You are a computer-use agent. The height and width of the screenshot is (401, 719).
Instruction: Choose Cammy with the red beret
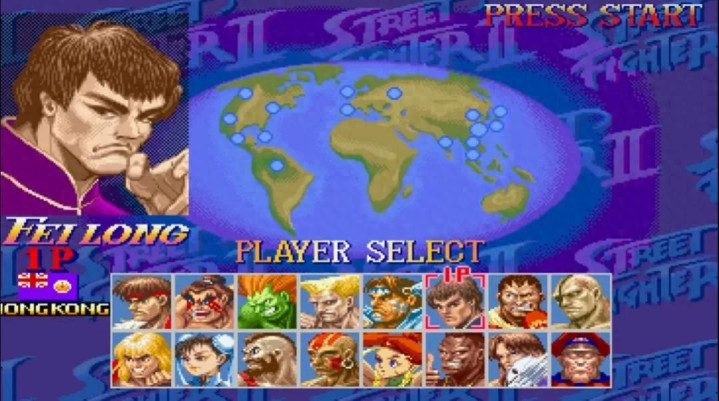392,359
